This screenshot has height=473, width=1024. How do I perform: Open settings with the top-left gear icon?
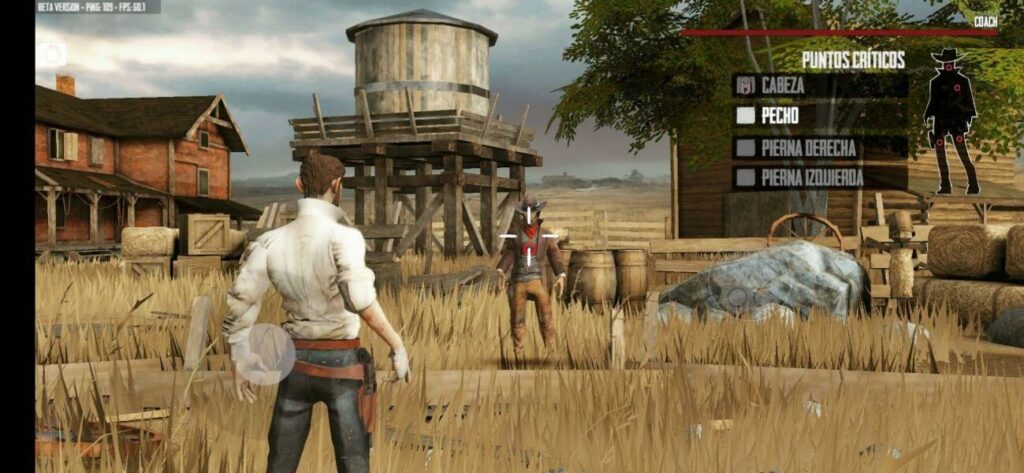pos(51,54)
